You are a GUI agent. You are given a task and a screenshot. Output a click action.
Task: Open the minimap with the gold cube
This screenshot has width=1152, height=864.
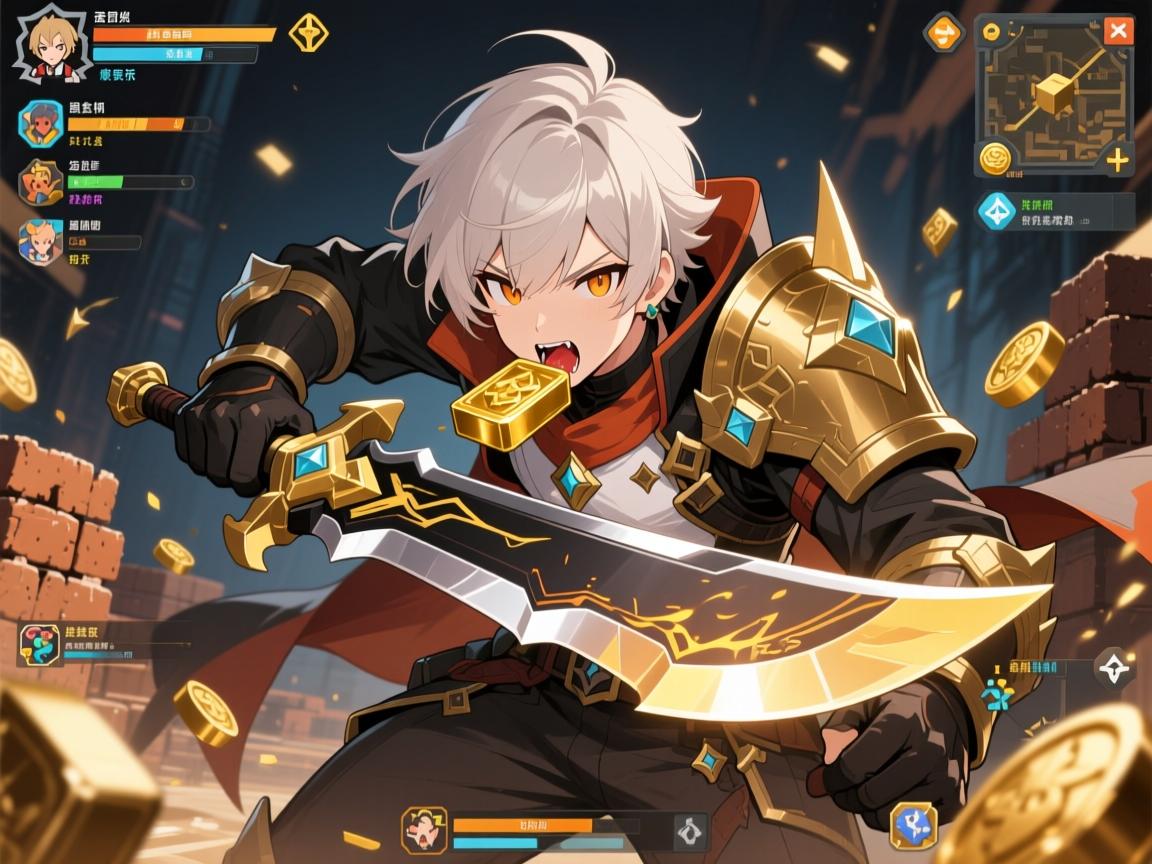[1053, 94]
